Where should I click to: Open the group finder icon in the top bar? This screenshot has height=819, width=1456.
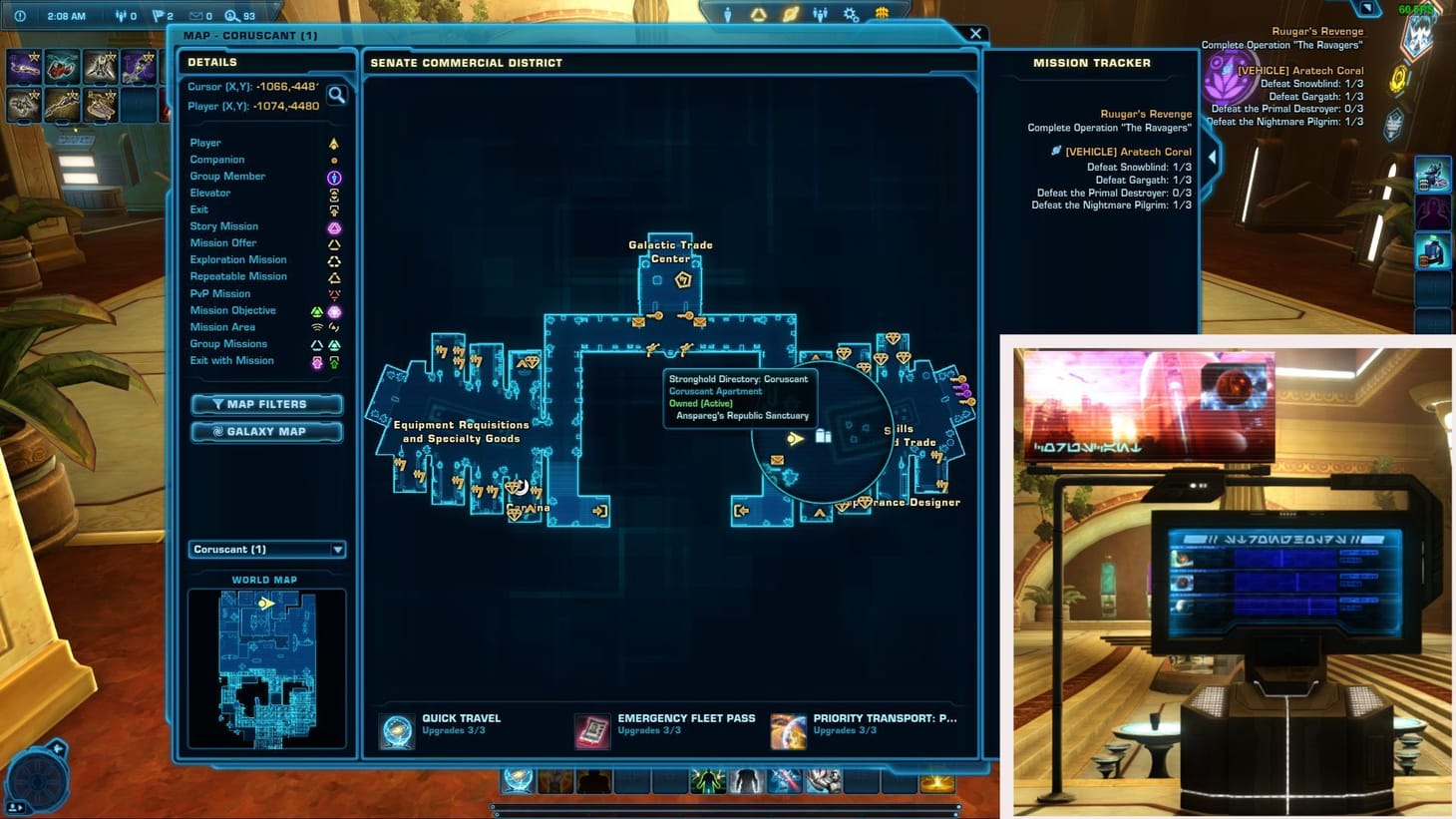[x=820, y=13]
